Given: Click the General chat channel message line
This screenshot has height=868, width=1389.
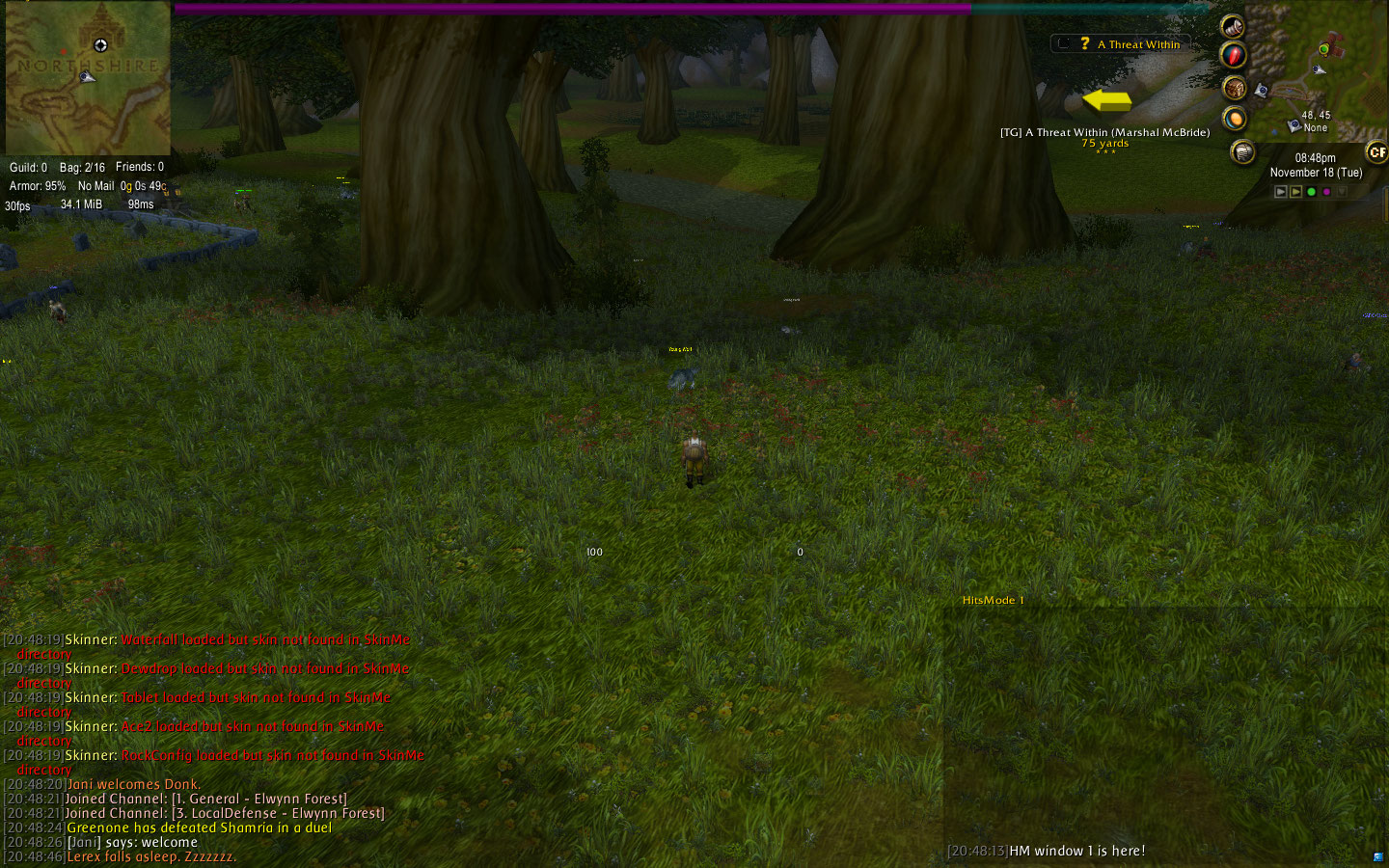Looking at the screenshot, I should point(205,799).
